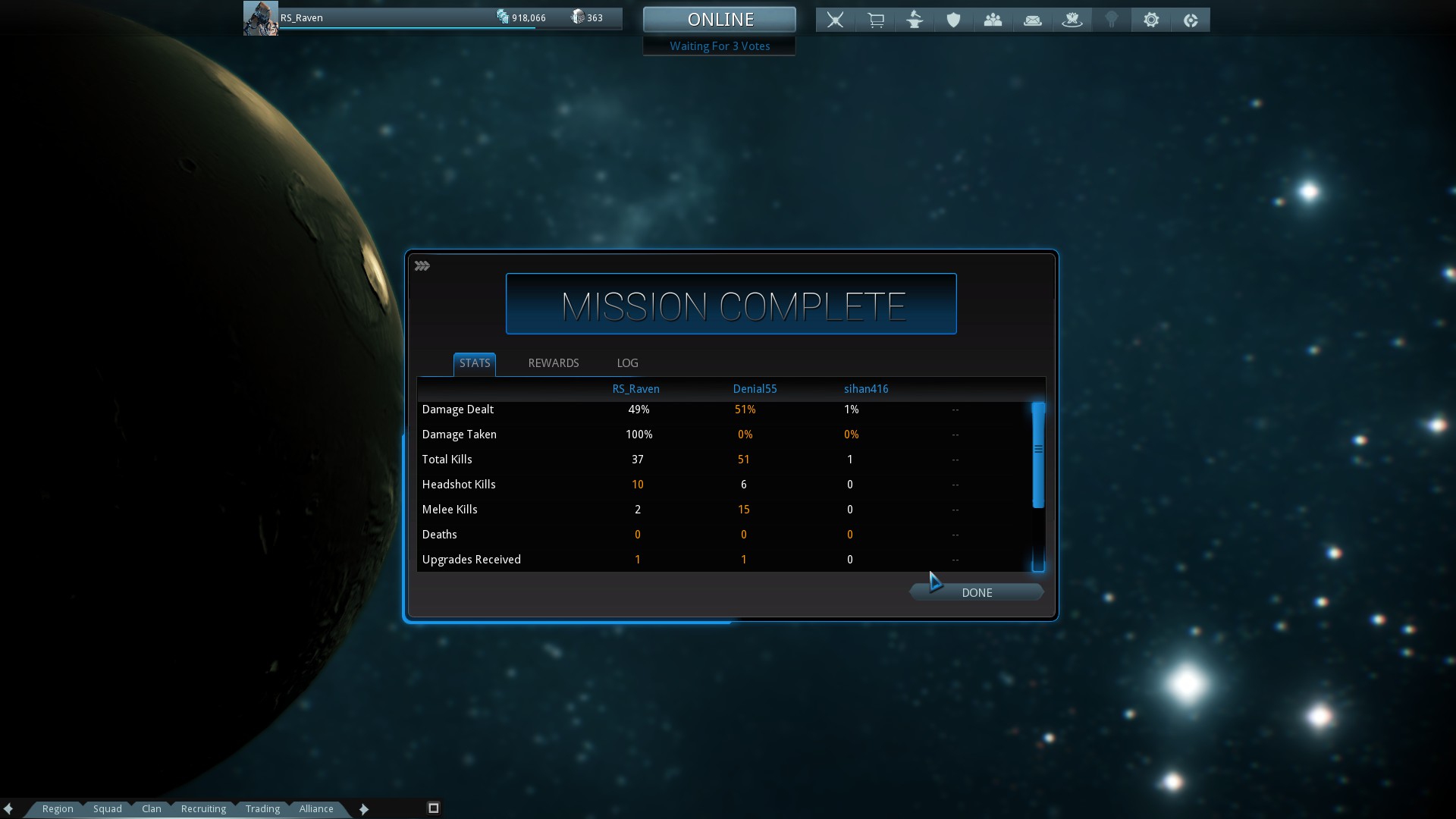Open the LOG tab
This screenshot has width=1456, height=819.
[627, 363]
